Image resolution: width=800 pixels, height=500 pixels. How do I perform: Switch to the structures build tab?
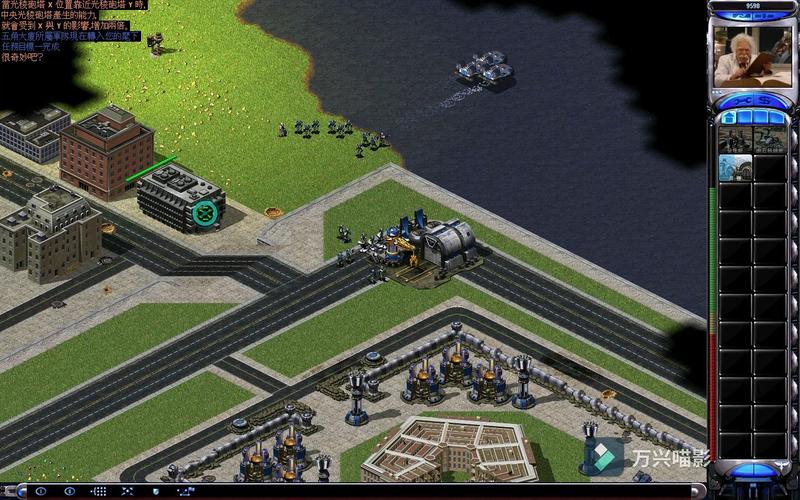pyautogui.click(x=730, y=117)
